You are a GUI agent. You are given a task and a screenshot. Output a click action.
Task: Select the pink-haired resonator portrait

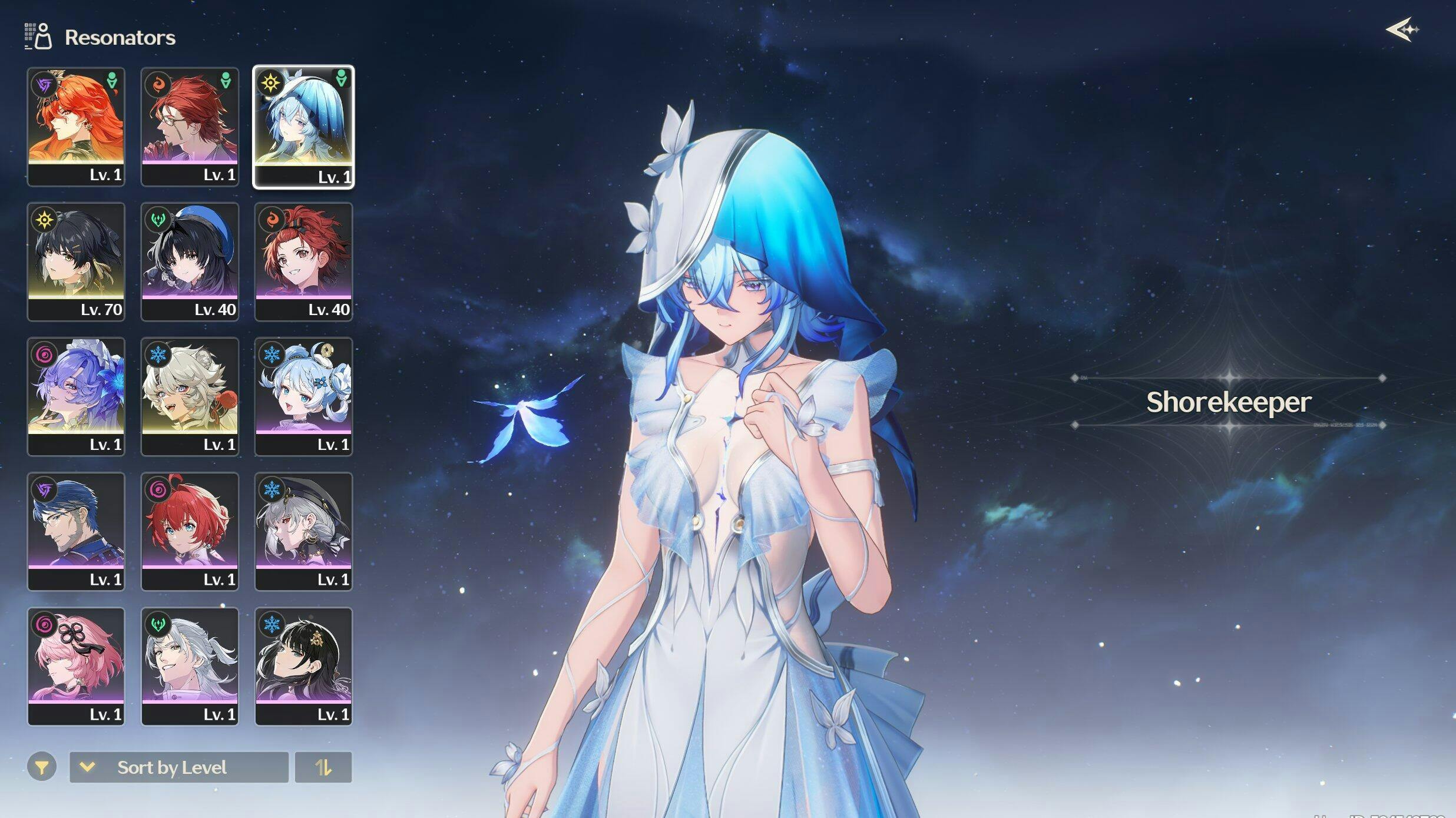(76, 666)
